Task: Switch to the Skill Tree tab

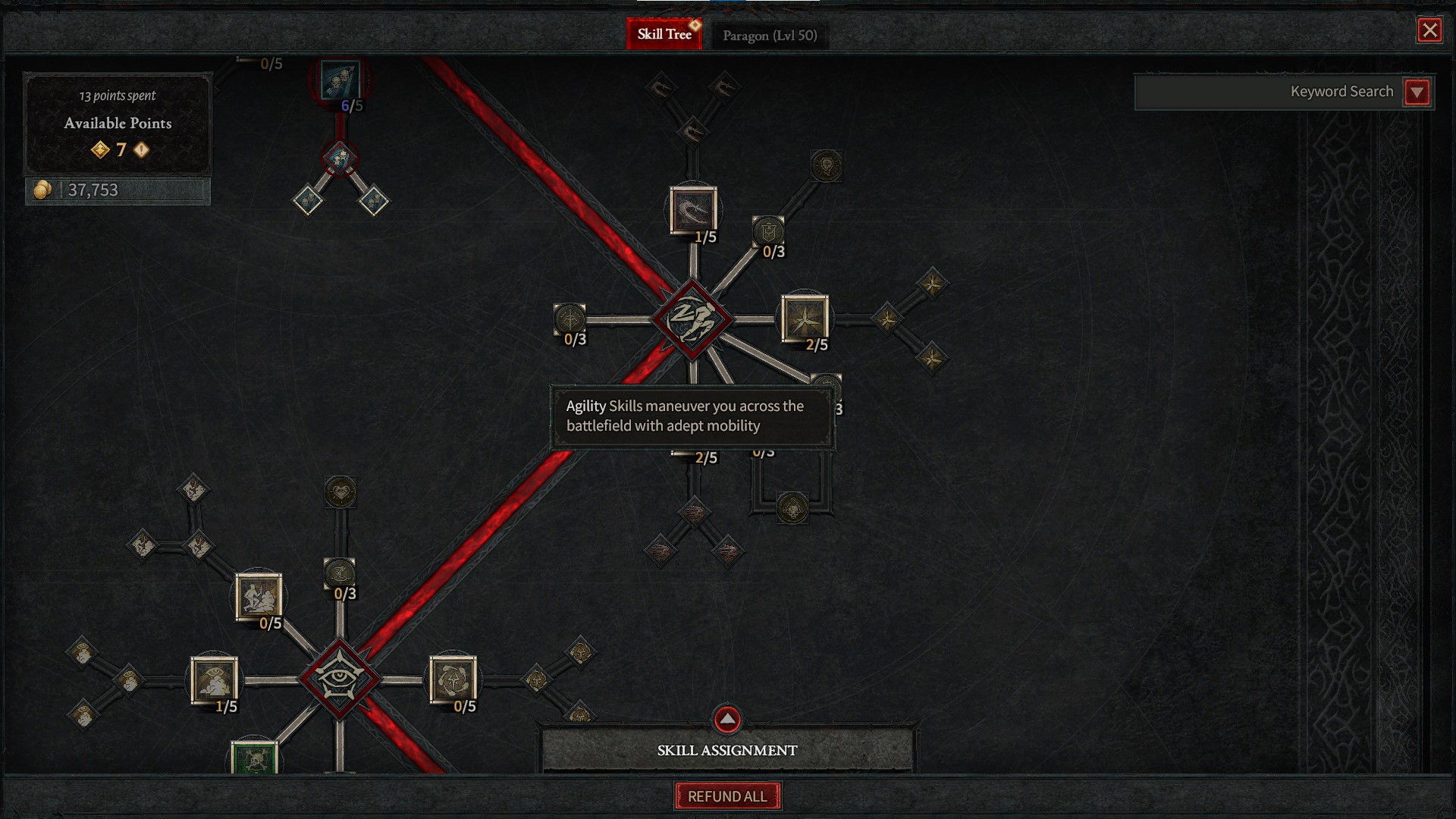Action: pyautogui.click(x=664, y=34)
